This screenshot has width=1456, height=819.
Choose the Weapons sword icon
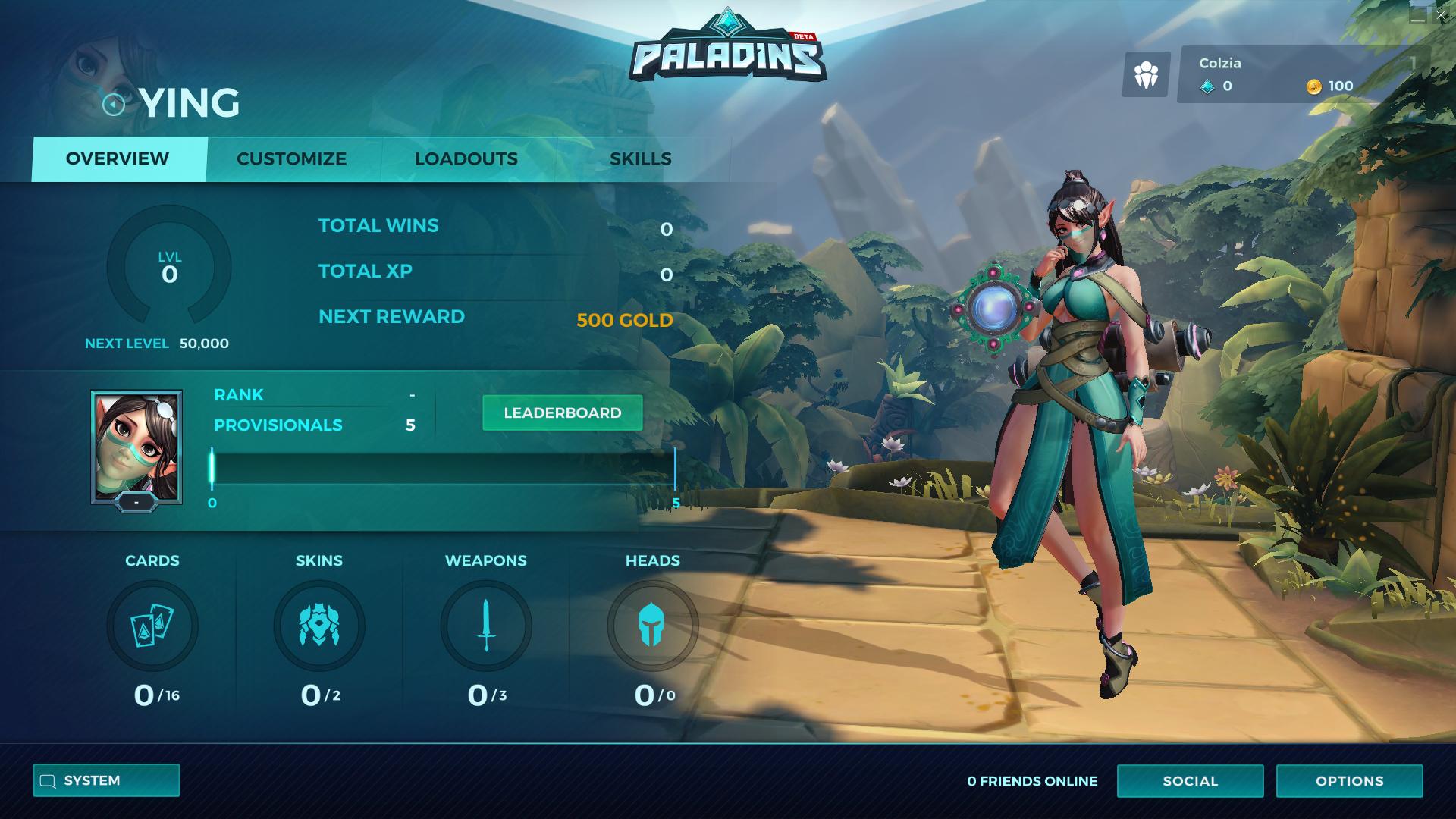(486, 626)
